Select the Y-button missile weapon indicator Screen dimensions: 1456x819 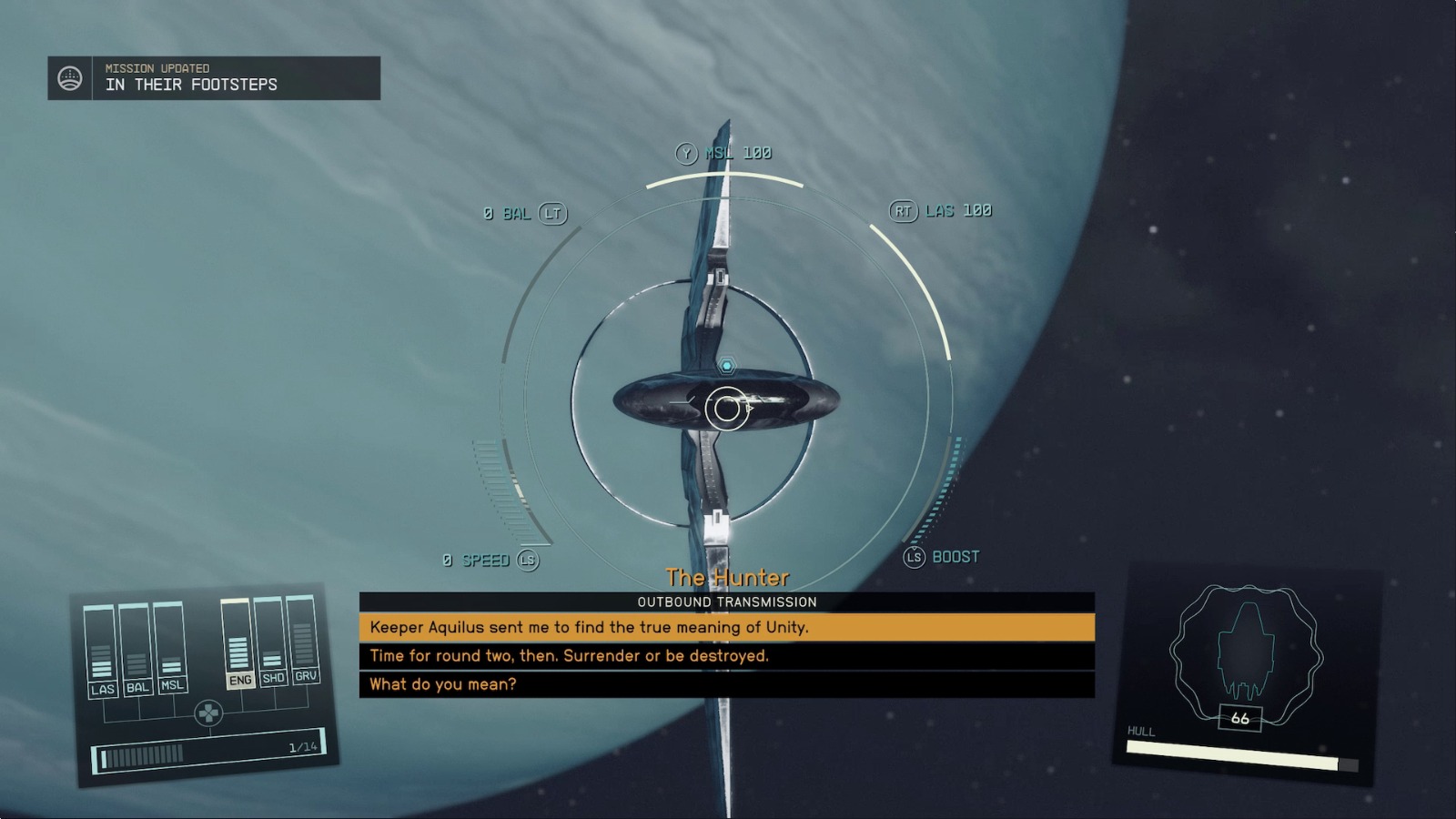click(688, 152)
